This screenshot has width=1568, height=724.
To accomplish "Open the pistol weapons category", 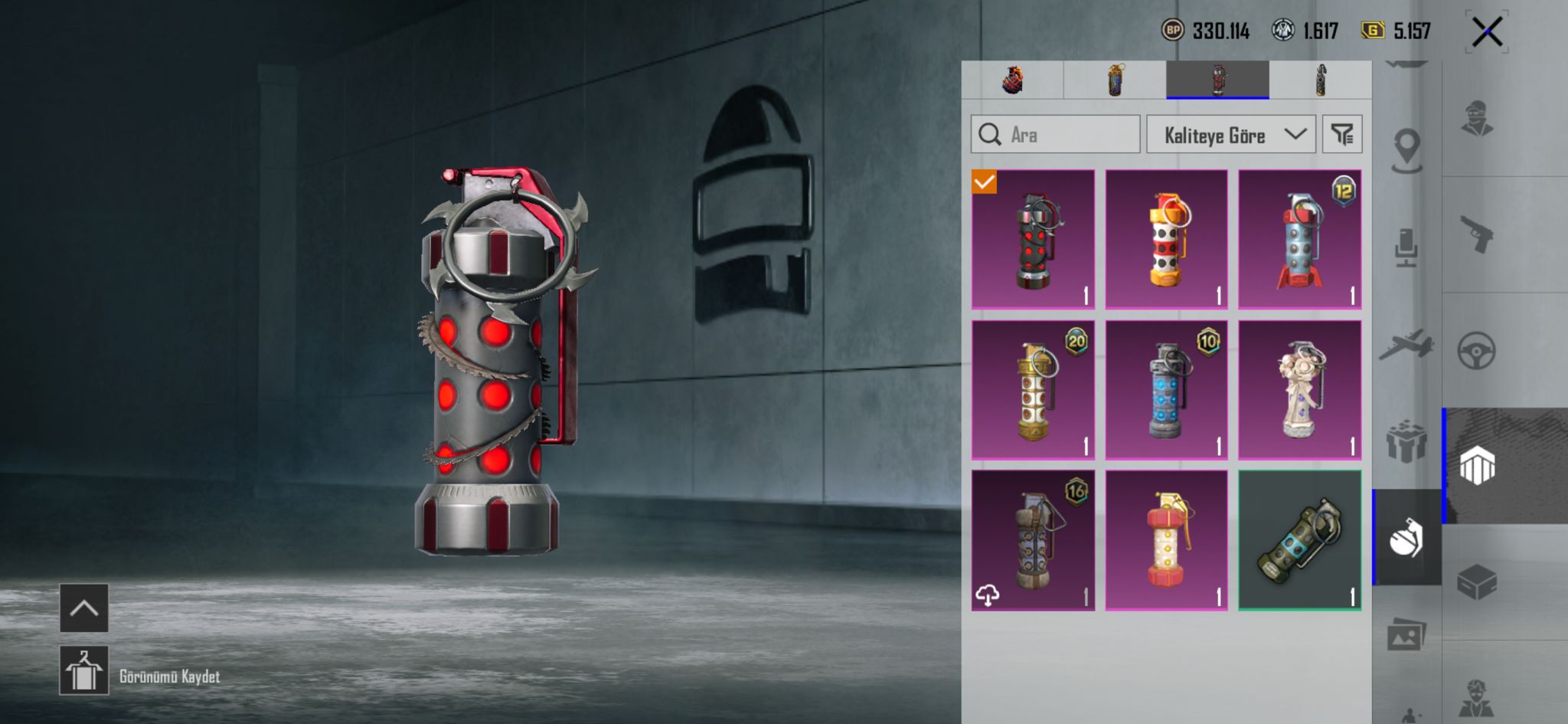I will click(1477, 234).
